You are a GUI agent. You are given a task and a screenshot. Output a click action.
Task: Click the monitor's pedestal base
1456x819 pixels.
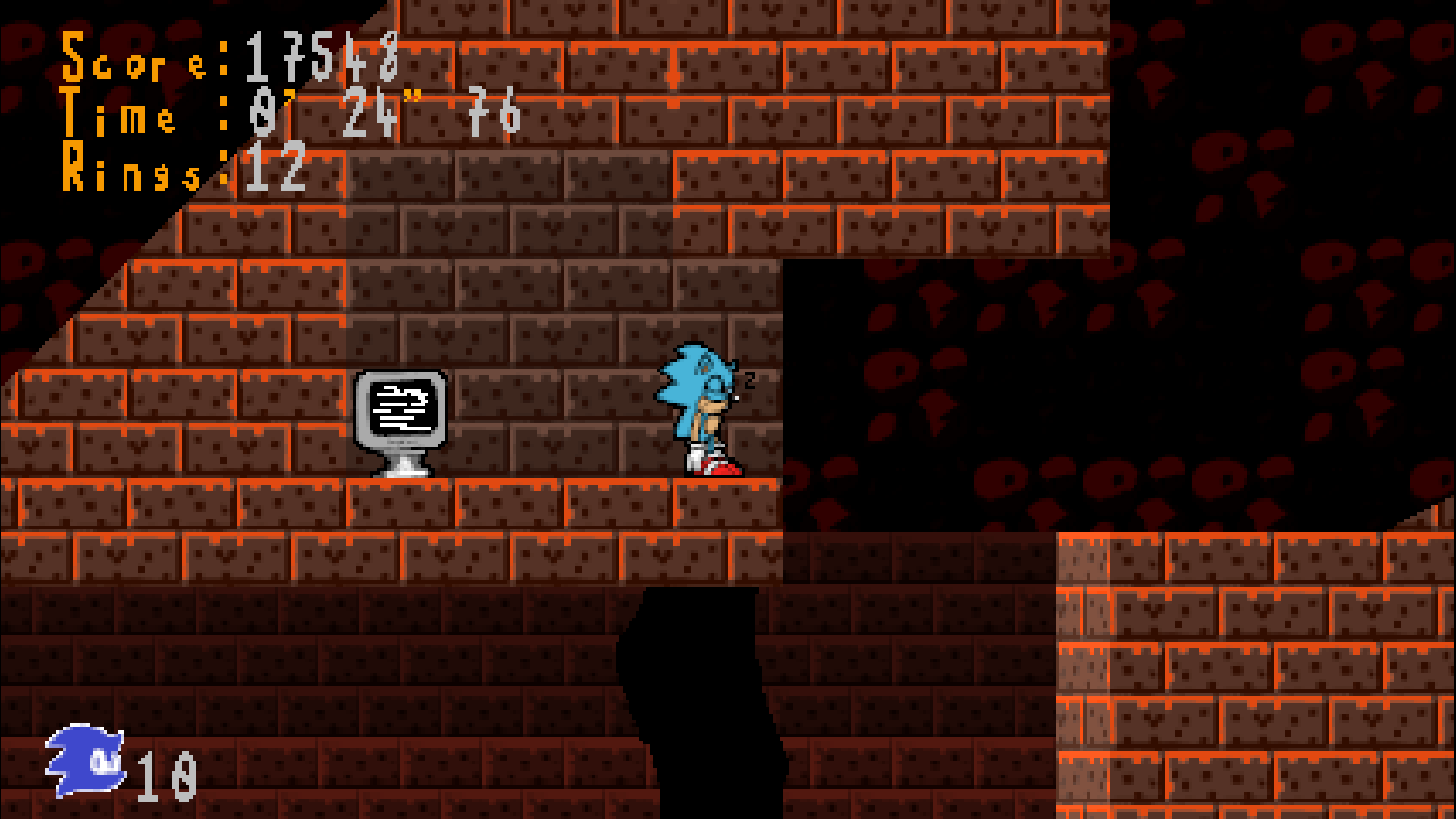point(402,466)
